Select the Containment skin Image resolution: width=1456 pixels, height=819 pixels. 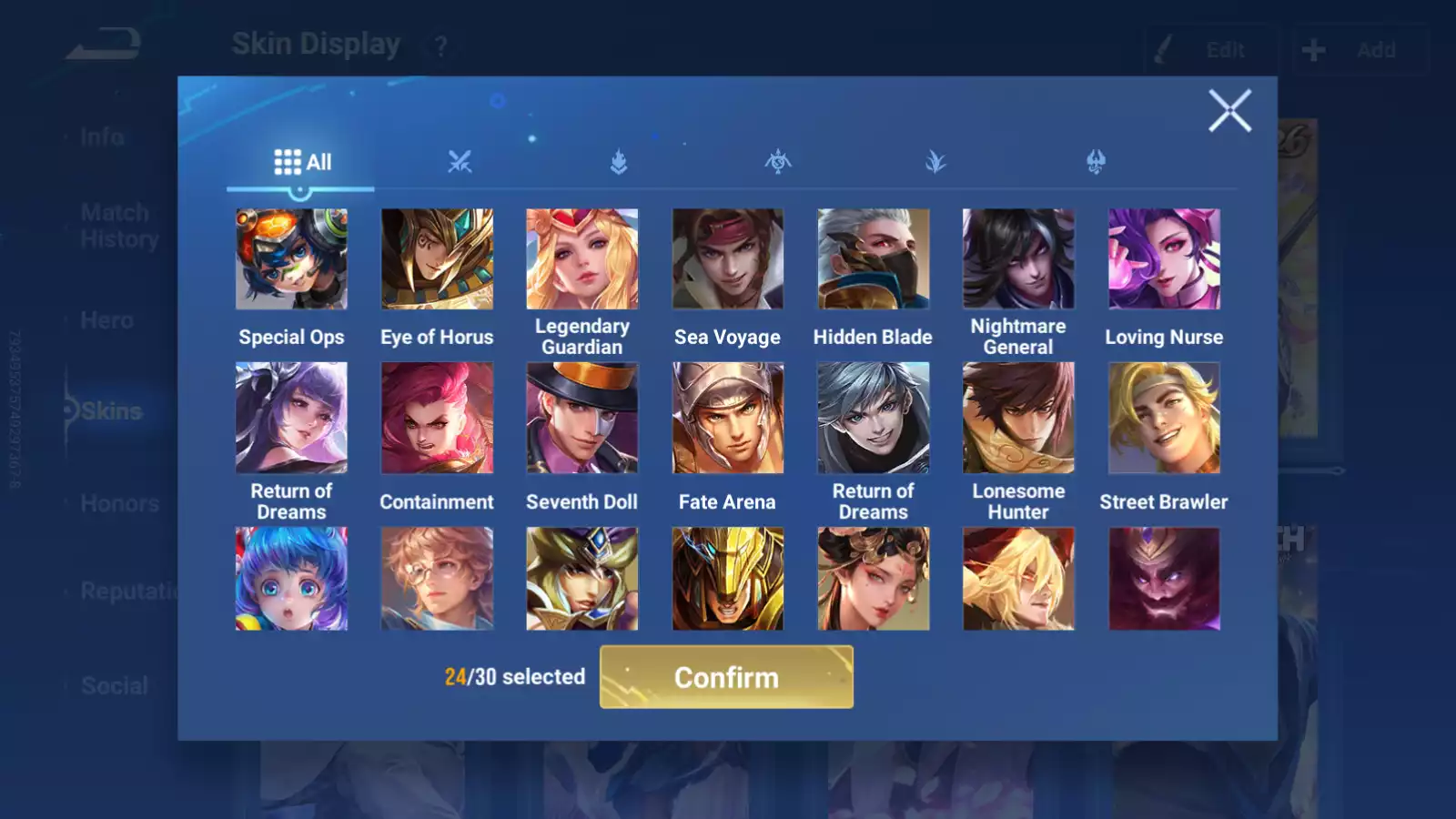437,418
